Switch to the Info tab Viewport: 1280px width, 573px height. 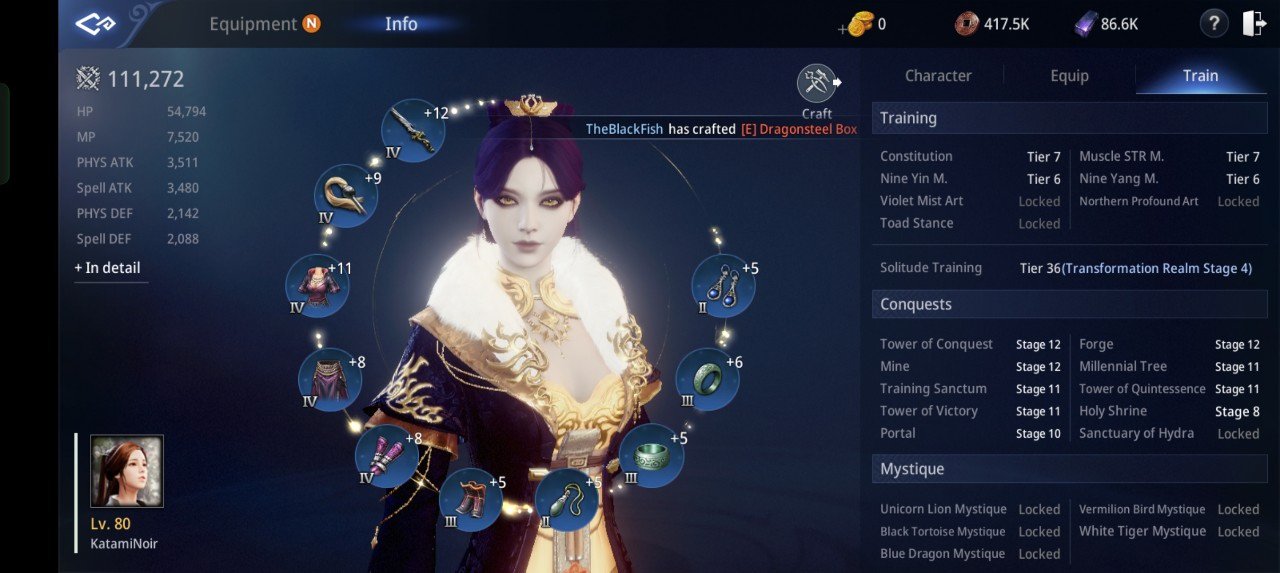[401, 24]
